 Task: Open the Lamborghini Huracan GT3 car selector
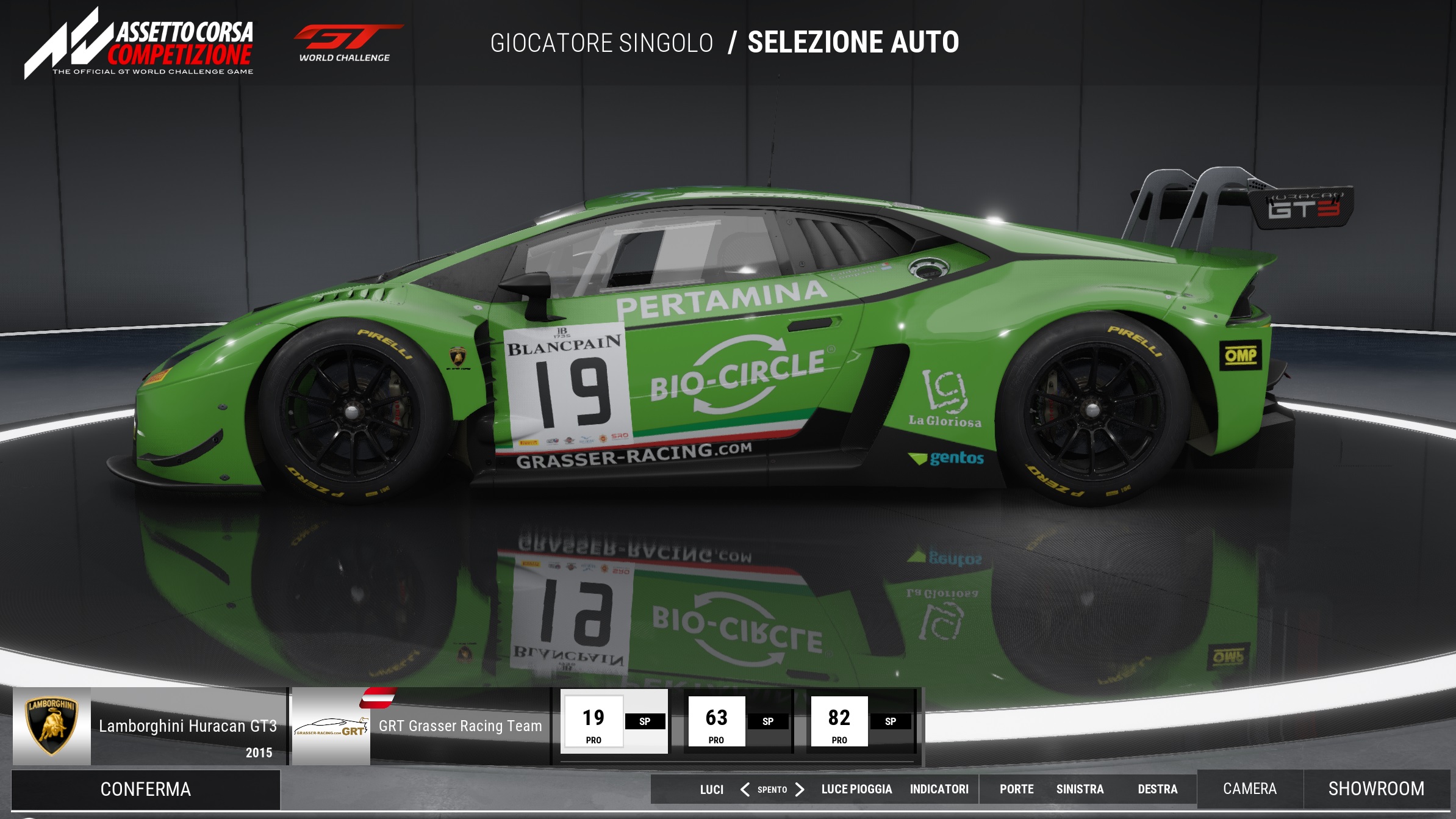tap(150, 726)
